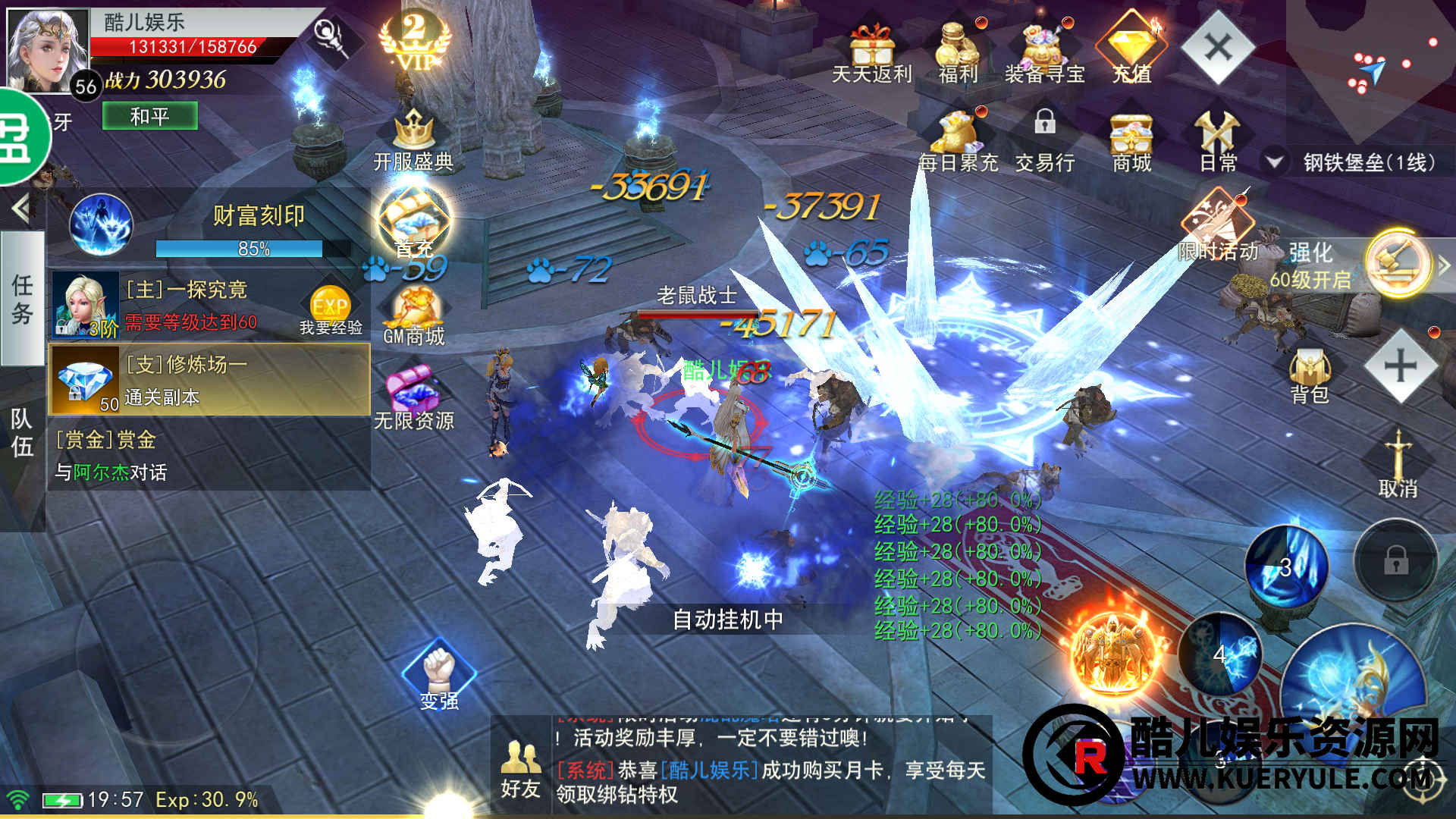Select the 修炼场一 side quest entry
The image size is (1456, 819).
209,380
